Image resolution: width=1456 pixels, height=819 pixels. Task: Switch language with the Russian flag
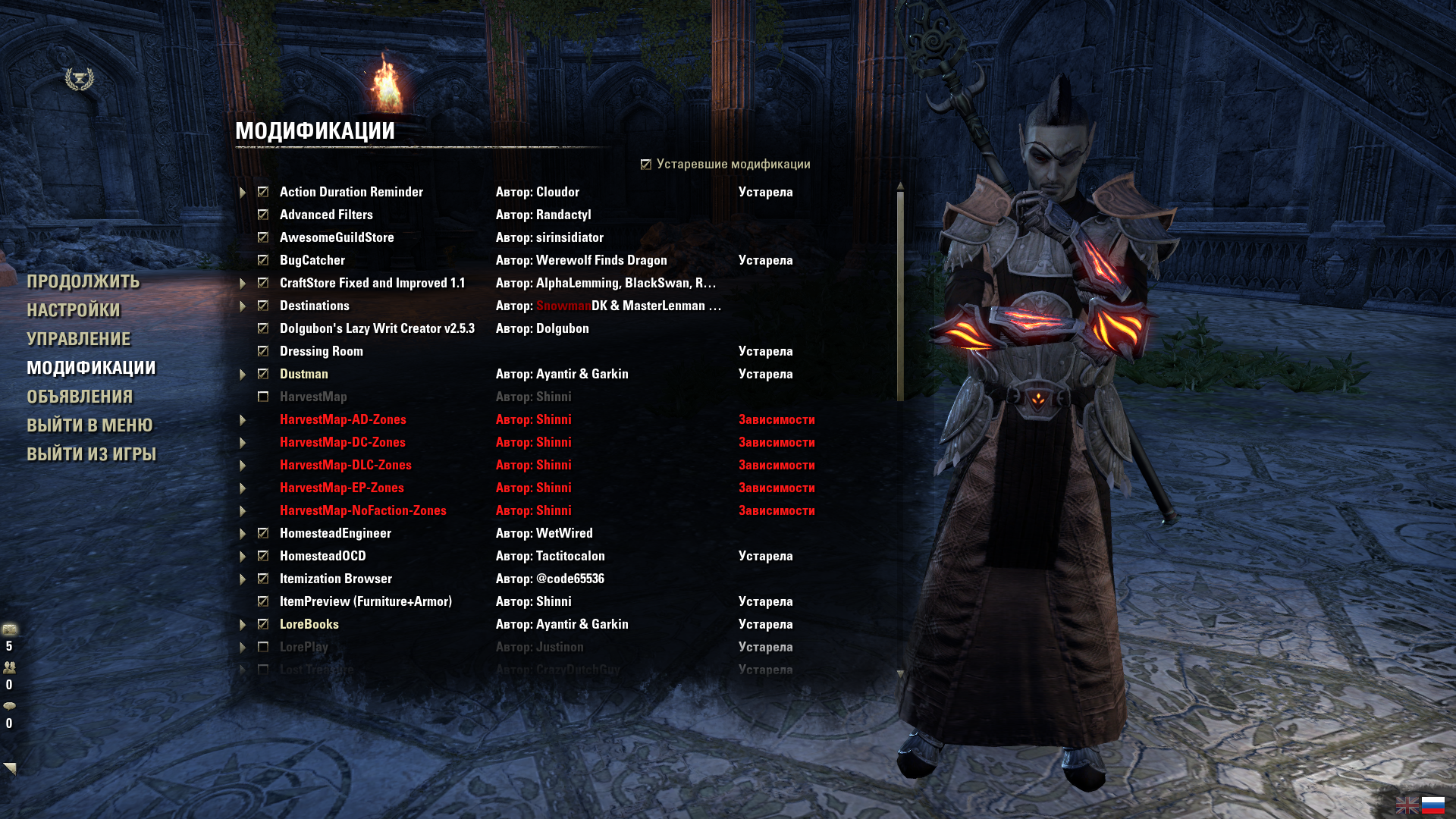1432,805
